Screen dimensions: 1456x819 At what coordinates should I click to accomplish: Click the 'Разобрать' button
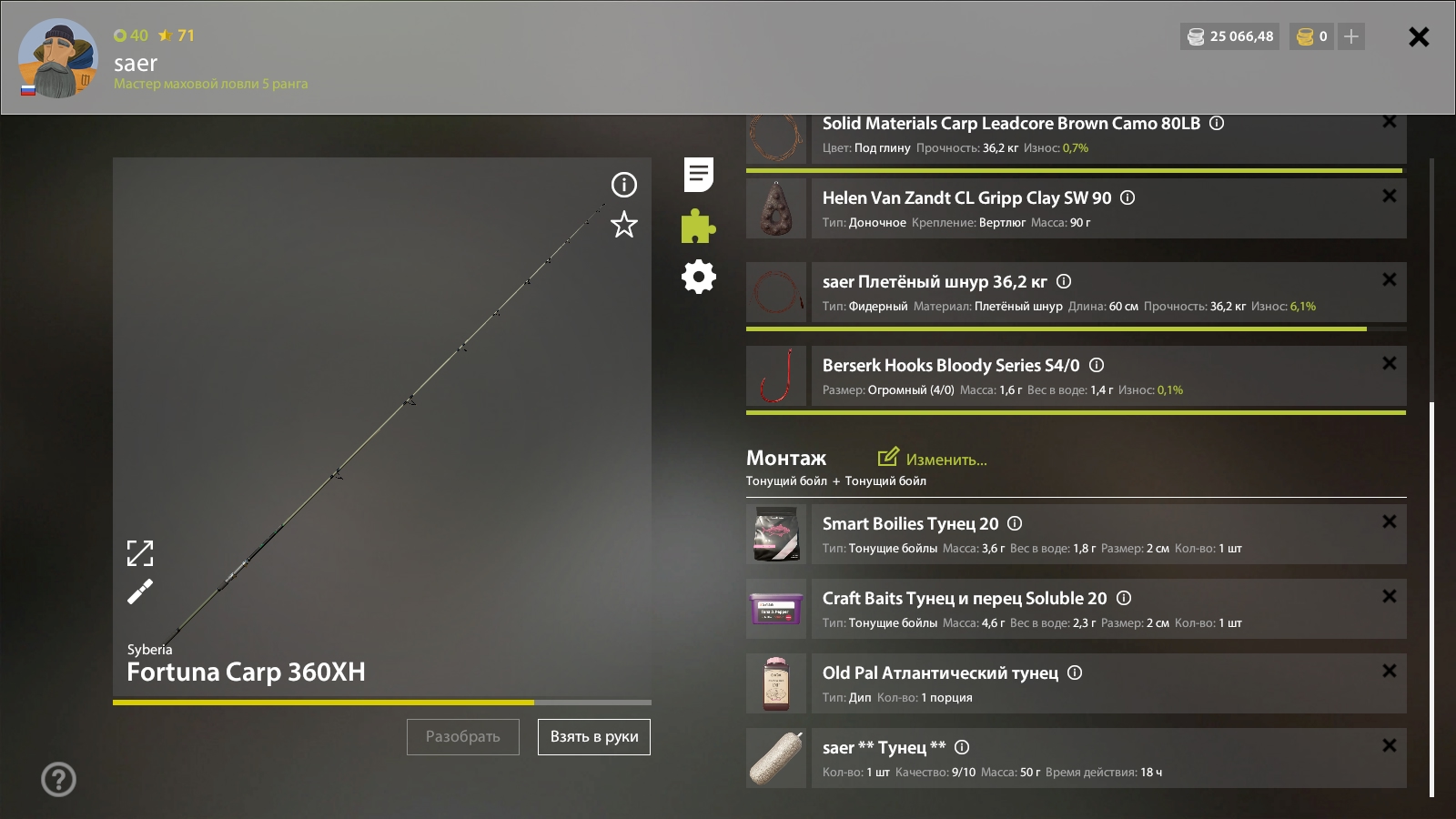(462, 737)
